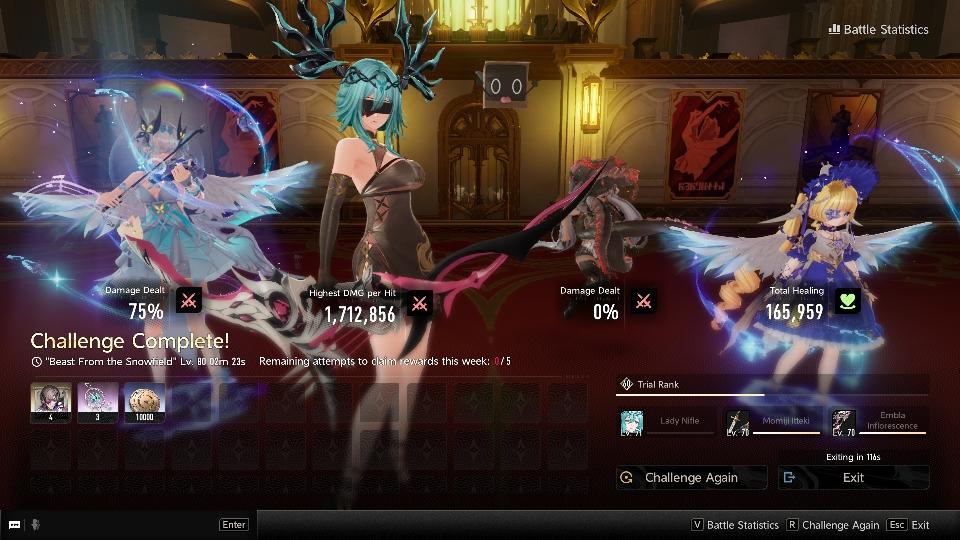Image resolution: width=960 pixels, height=540 pixels.
Task: Open Battle Statistics in the top corner
Action: (x=878, y=29)
